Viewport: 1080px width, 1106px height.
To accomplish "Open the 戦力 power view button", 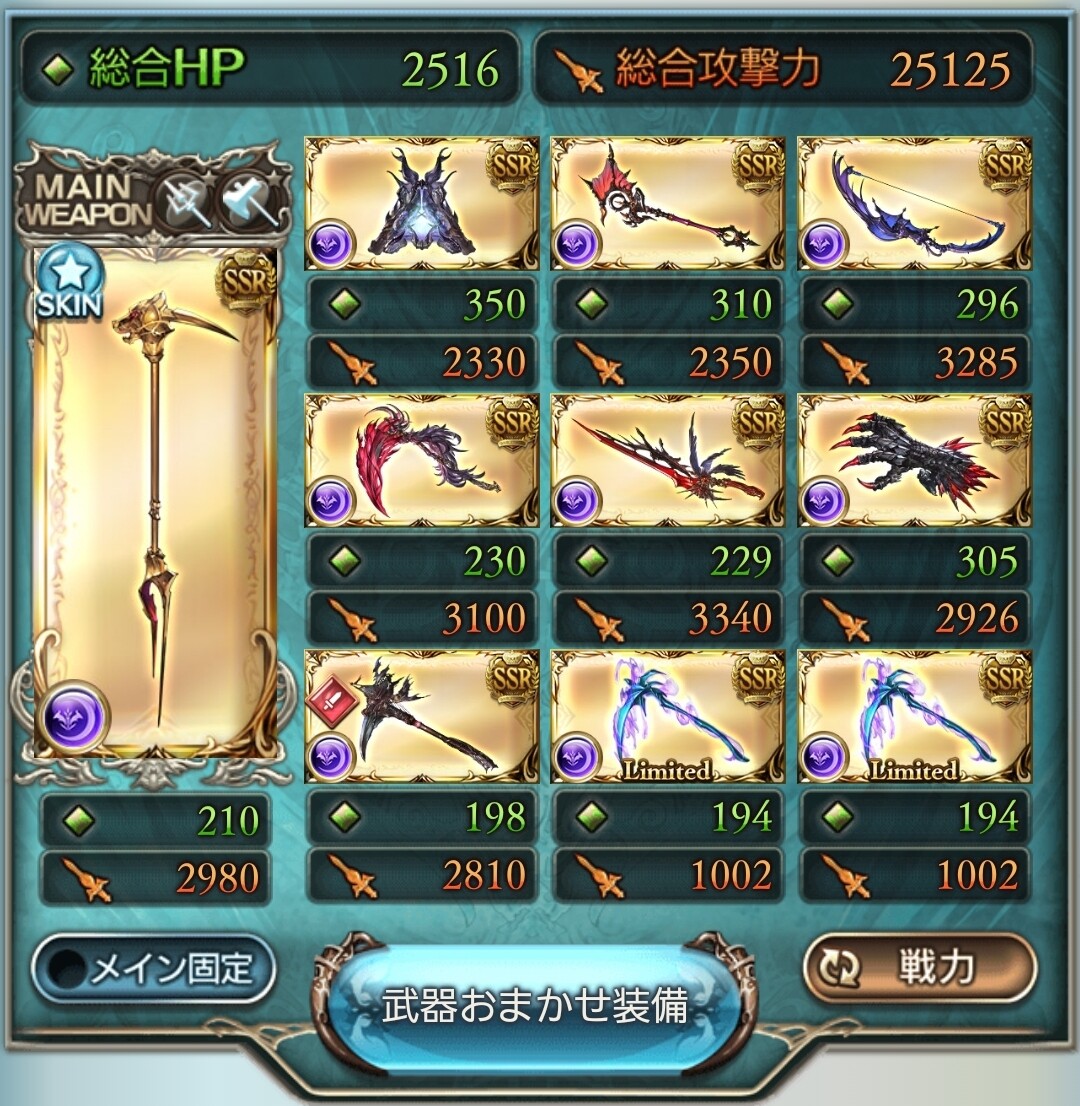I will [x=919, y=968].
